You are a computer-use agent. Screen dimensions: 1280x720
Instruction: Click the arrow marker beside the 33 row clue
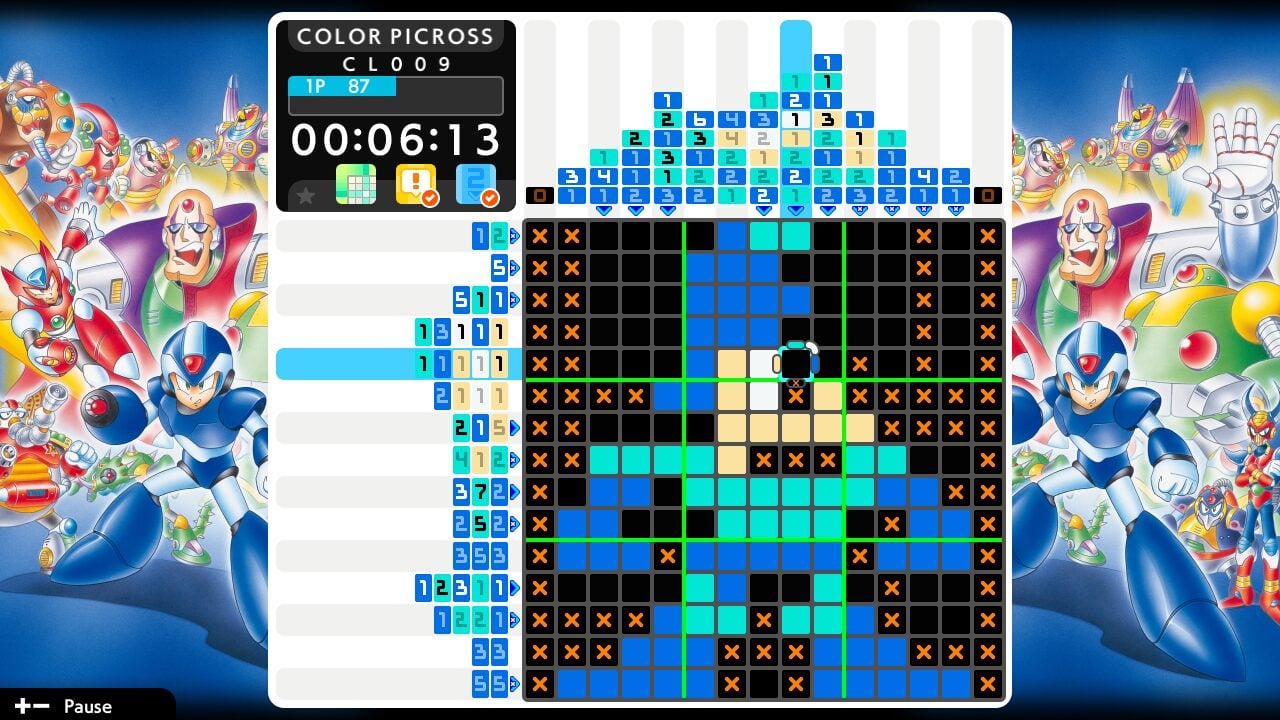coord(512,652)
